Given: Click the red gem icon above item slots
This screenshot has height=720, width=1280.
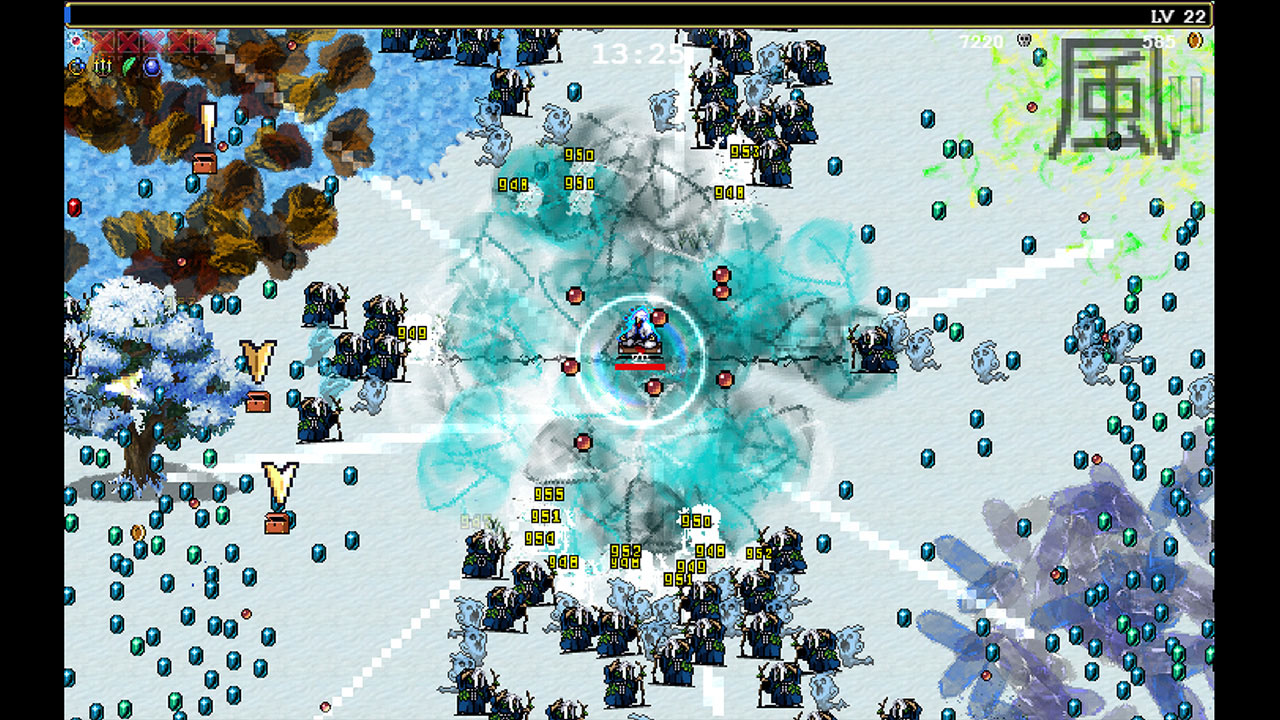Looking at the screenshot, I should click(x=75, y=40).
